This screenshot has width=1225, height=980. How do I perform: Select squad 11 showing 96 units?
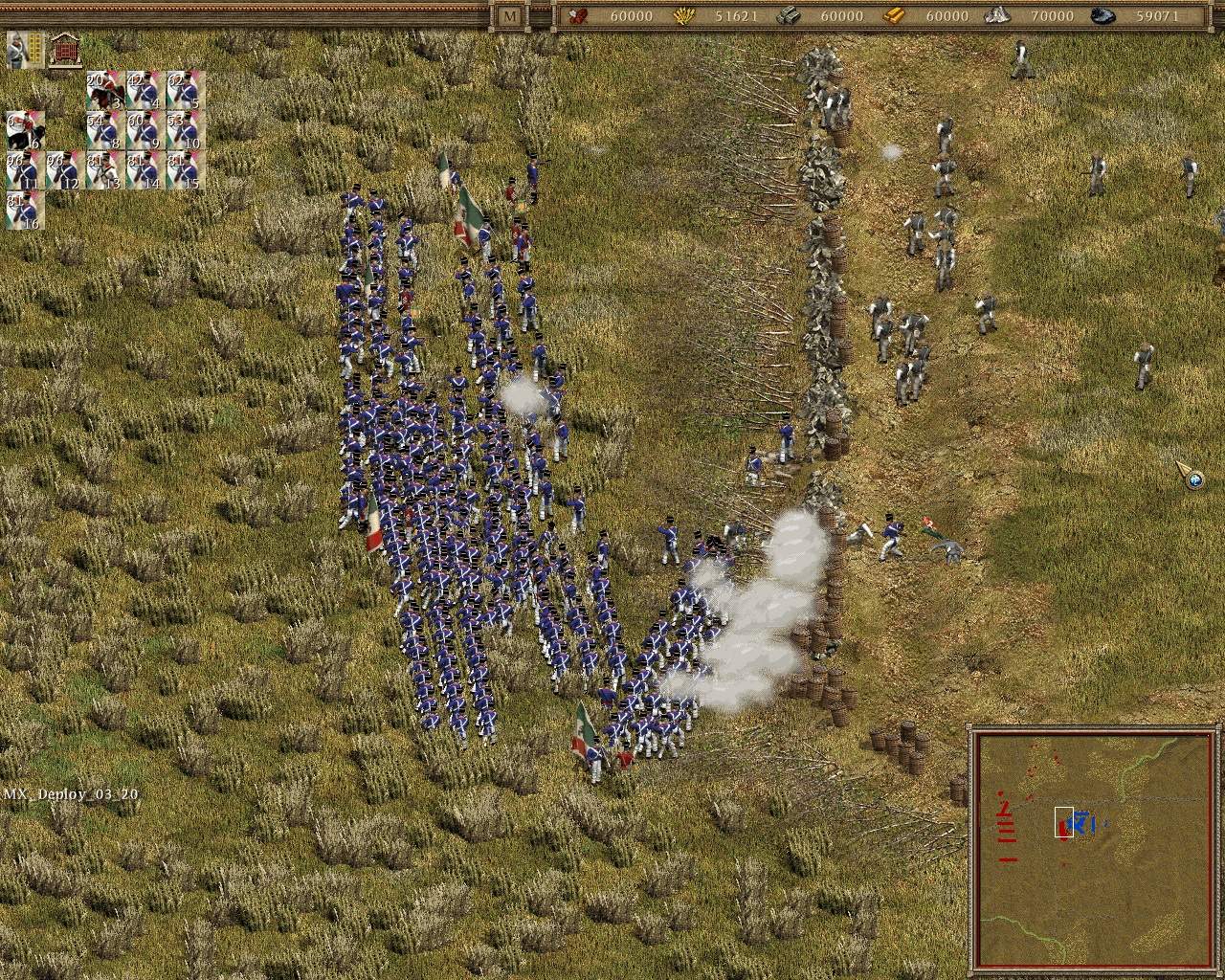[23, 169]
